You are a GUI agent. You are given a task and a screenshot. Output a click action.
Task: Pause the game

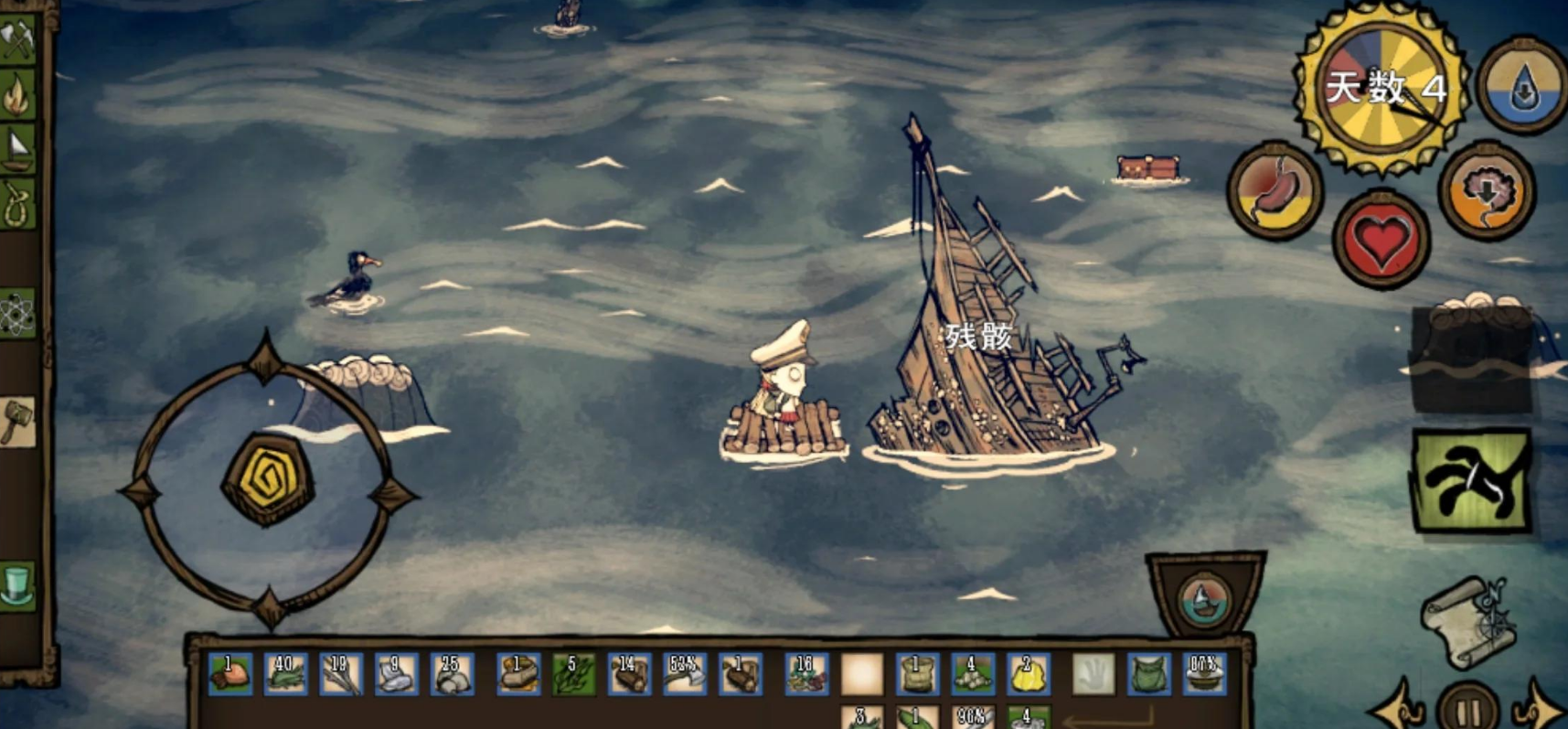point(1467,709)
